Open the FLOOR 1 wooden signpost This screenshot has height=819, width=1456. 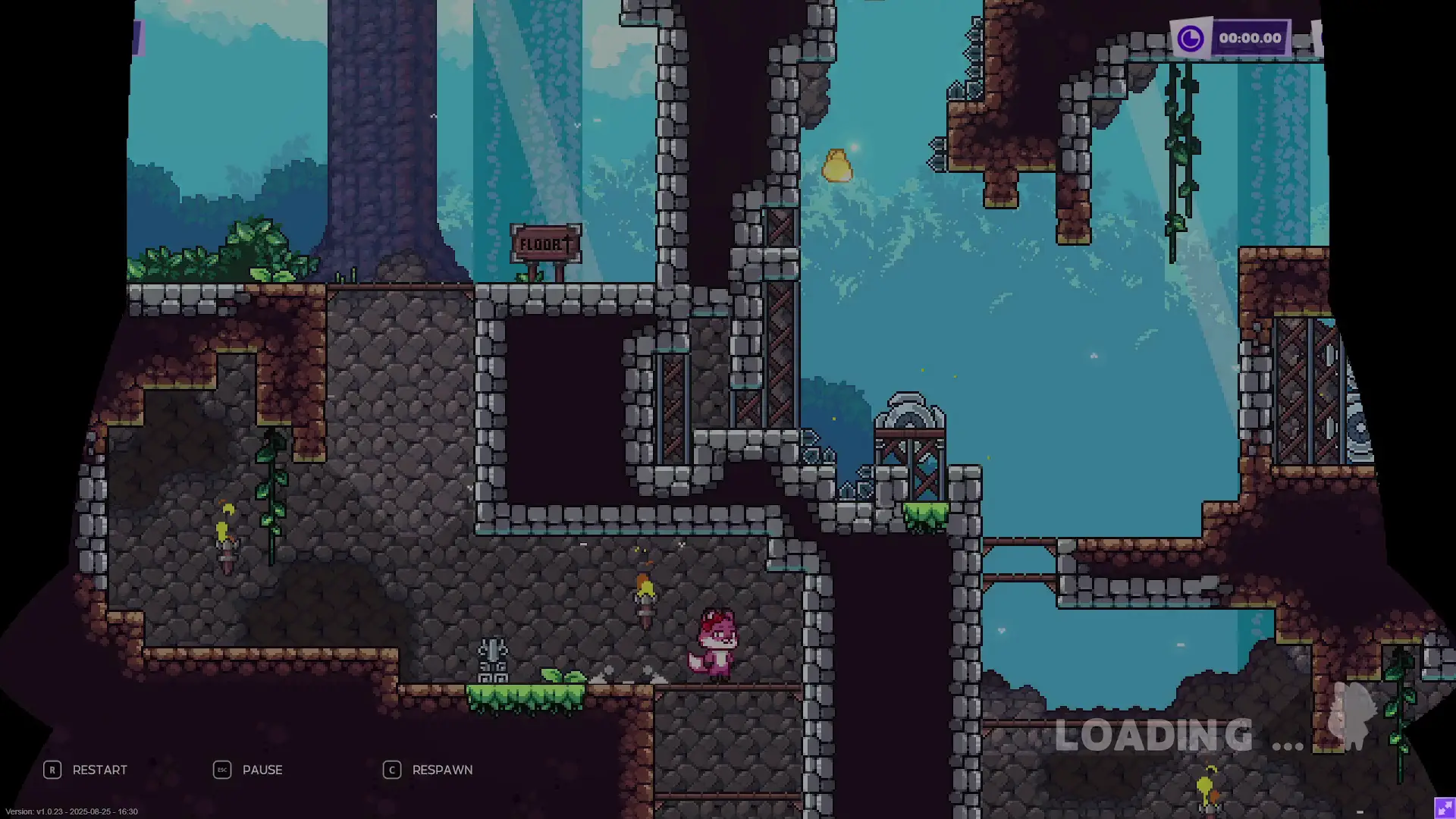(x=544, y=243)
